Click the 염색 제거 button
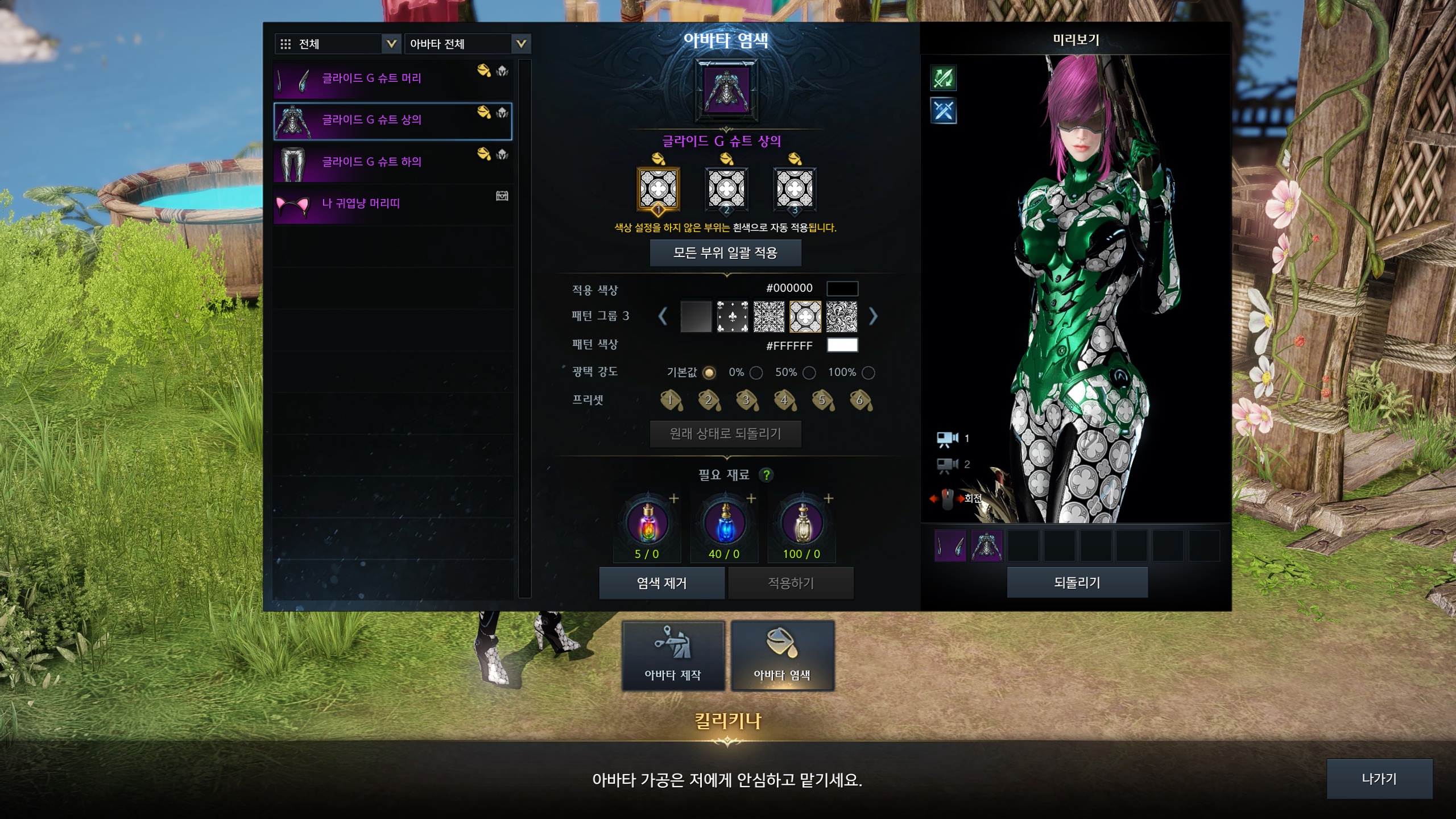The width and height of the screenshot is (1456, 819). tap(661, 583)
